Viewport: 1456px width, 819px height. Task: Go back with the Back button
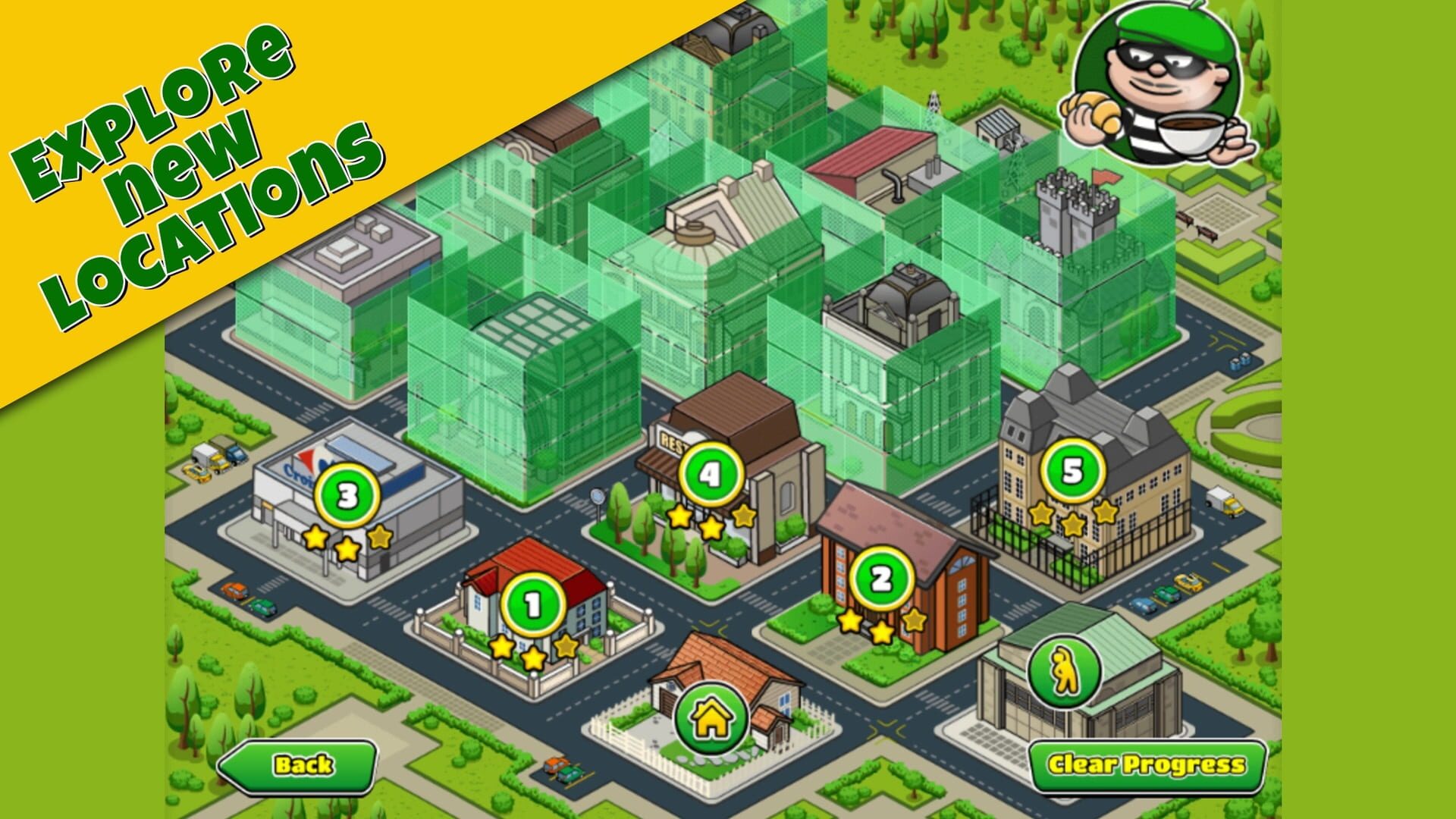(300, 765)
